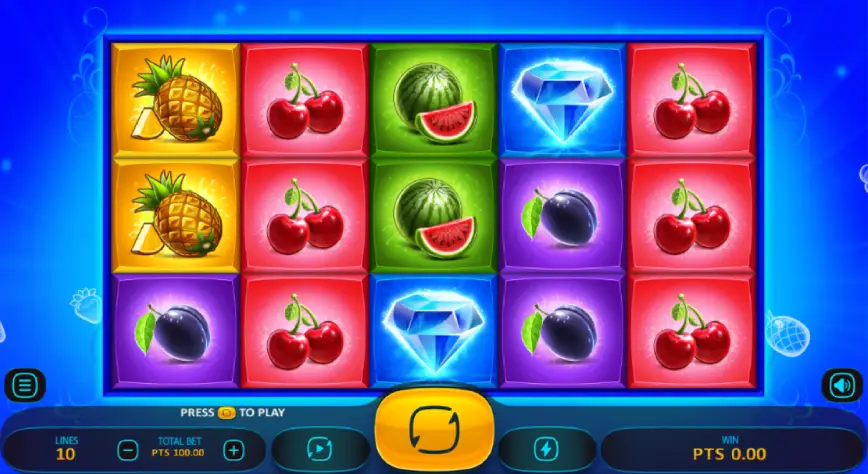Image resolution: width=868 pixels, height=474 pixels.
Task: Toggle the sound speaker icon
Action: [841, 384]
